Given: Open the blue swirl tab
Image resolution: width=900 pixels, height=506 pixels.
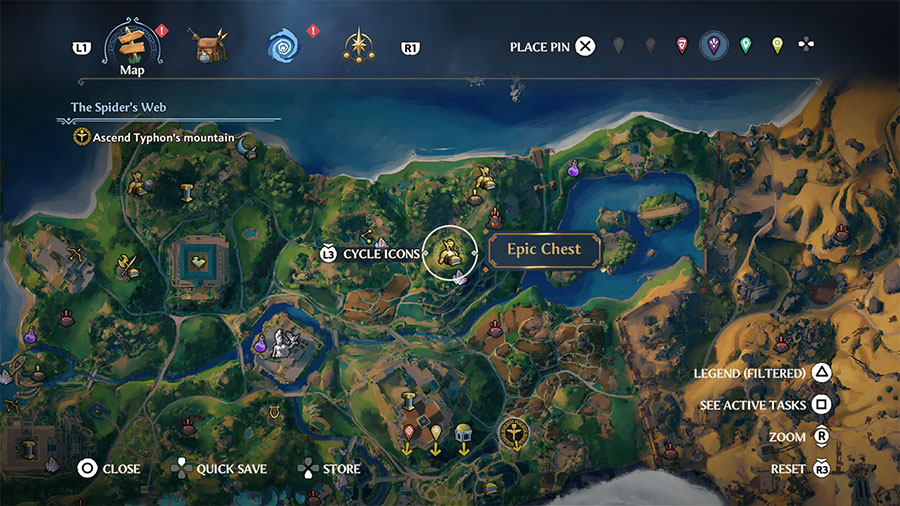Looking at the screenshot, I should pyautogui.click(x=284, y=45).
